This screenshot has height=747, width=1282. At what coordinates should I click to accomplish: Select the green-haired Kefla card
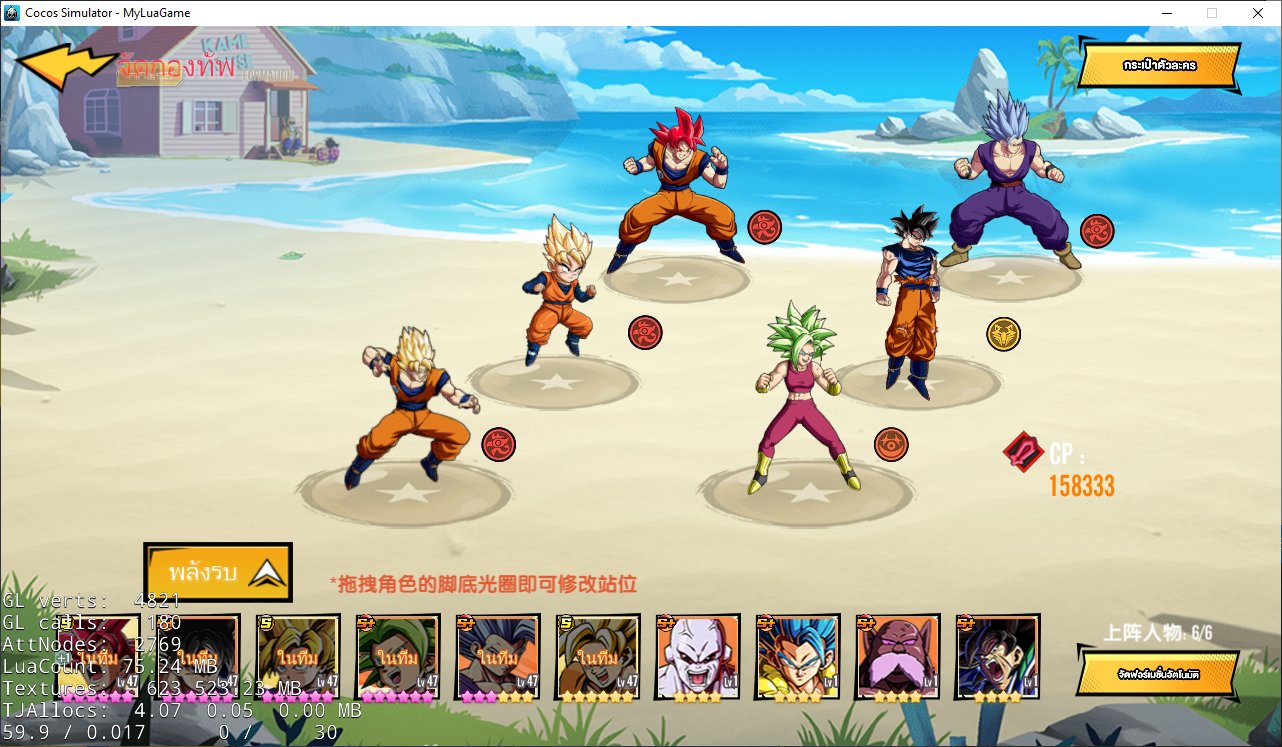(397, 657)
